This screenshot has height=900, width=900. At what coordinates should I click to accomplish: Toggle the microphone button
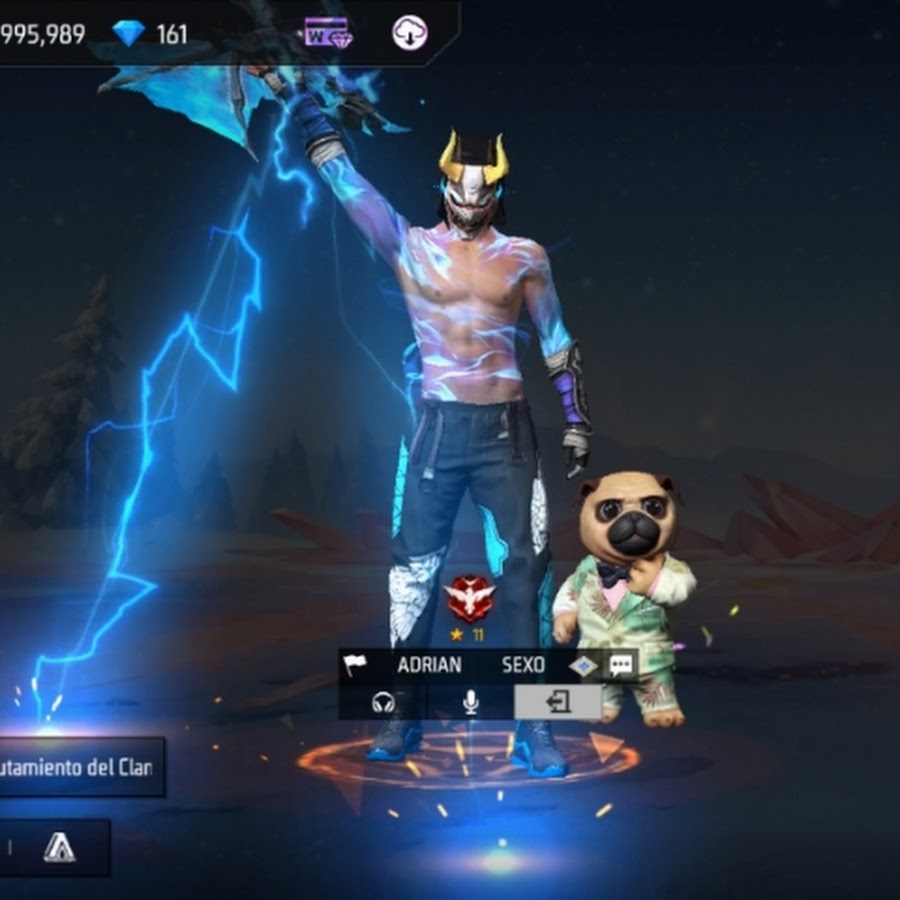(x=470, y=703)
